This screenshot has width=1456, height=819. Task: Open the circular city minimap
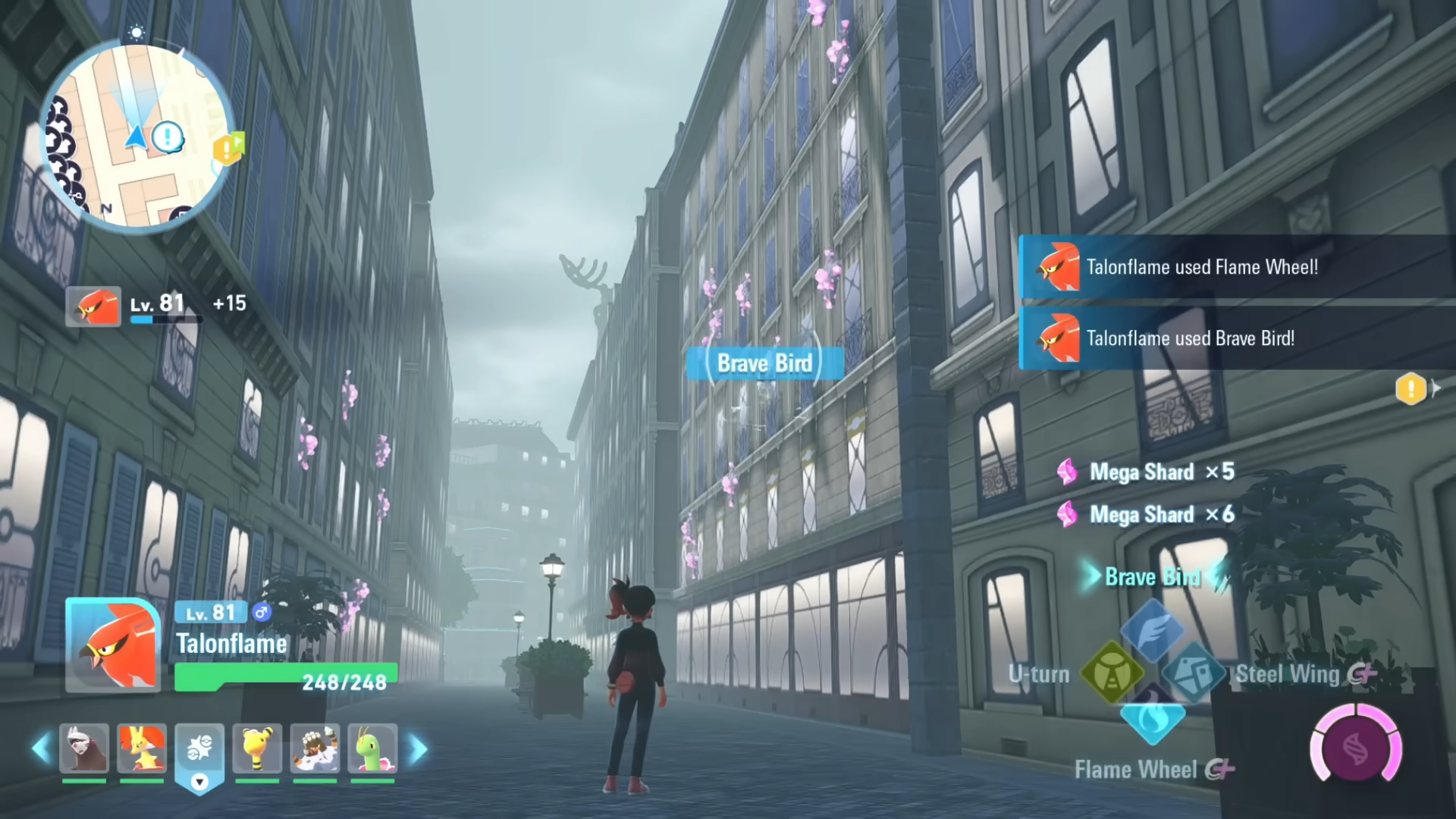pyautogui.click(x=136, y=136)
